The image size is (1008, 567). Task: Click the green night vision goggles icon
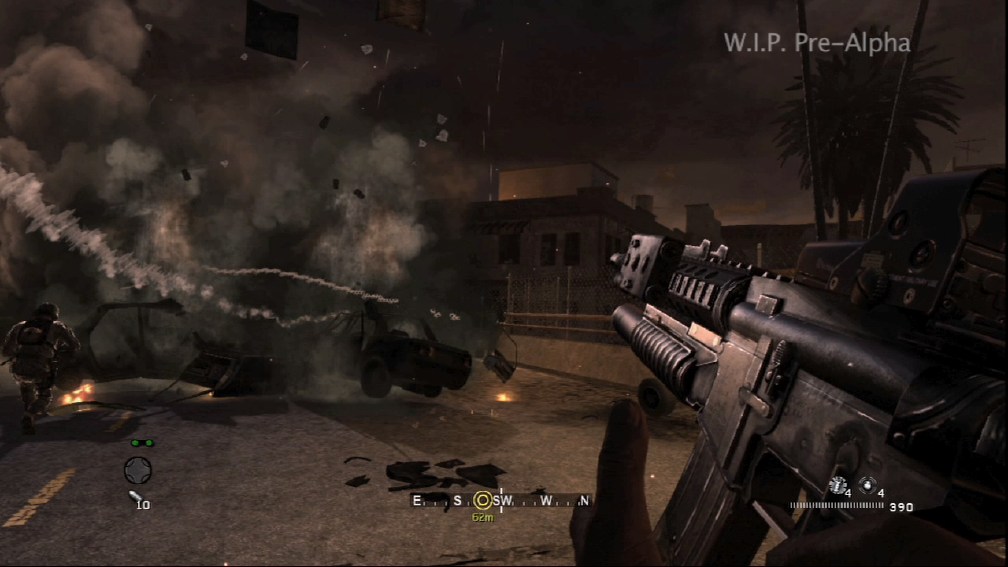click(x=139, y=443)
